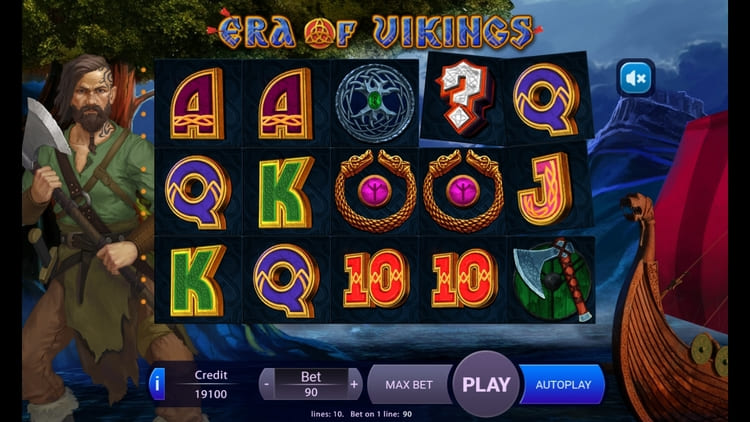The image size is (750, 422).
Task: Decrease the bet with the minus button
Action: pos(267,384)
